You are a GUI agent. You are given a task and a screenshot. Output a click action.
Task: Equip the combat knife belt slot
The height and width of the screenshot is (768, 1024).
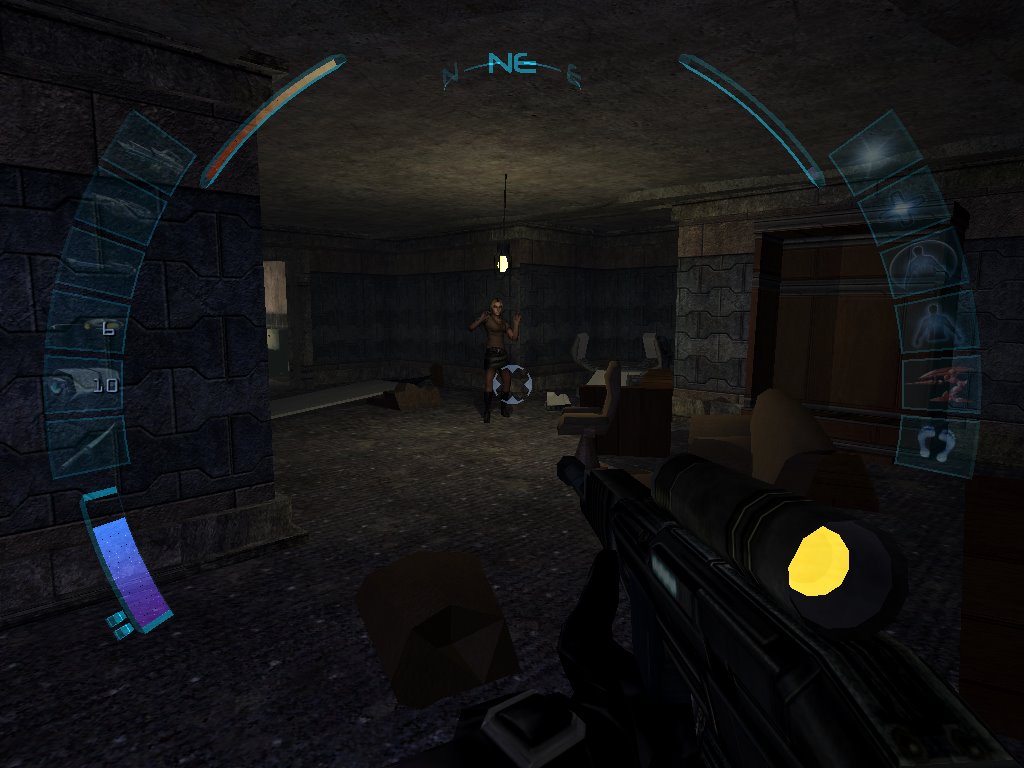click(x=88, y=445)
